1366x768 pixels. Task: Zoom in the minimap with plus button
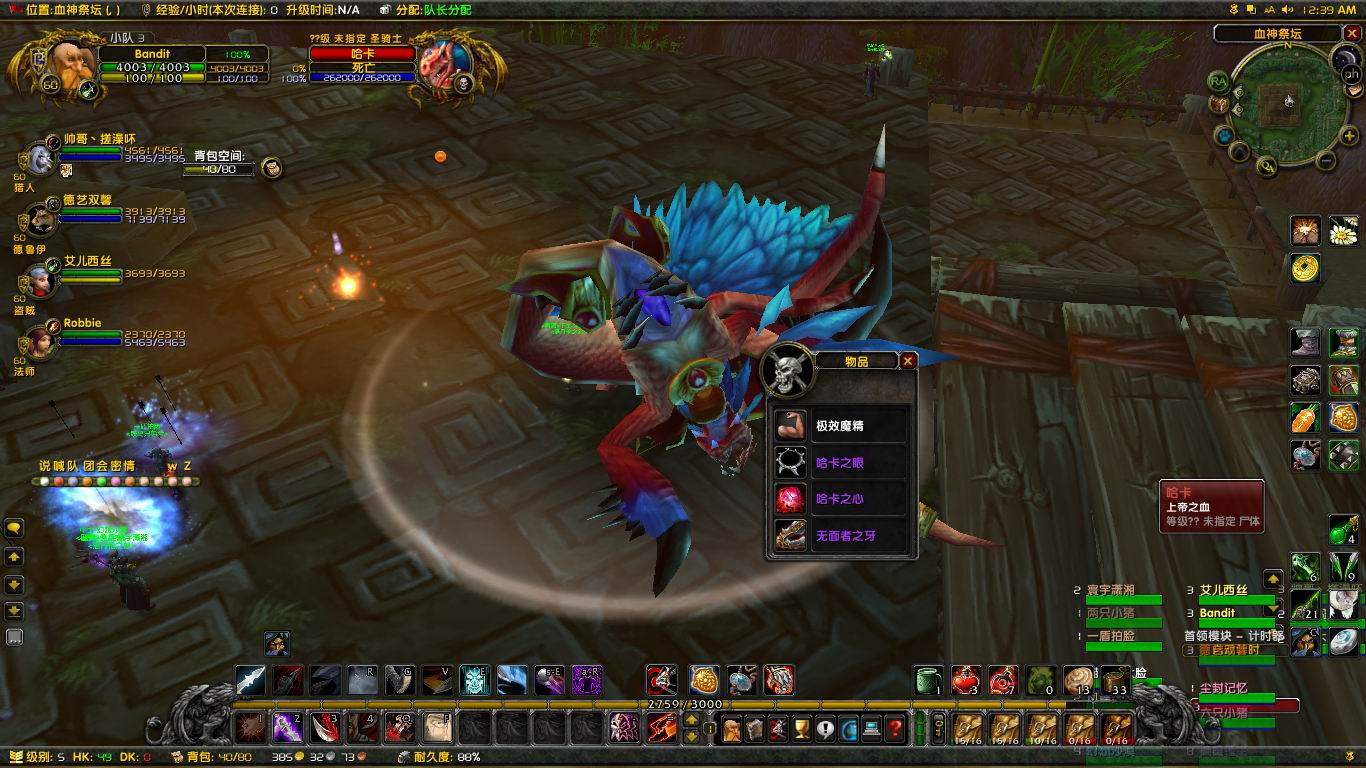coord(1349,135)
